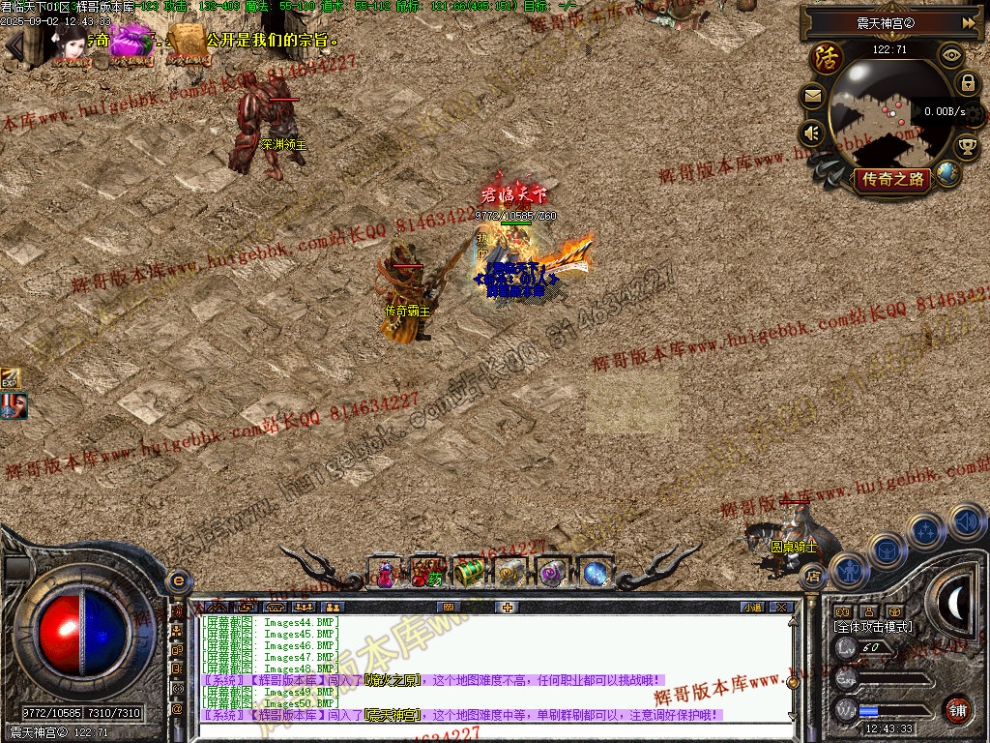This screenshot has width=990, height=743.
Task: Close the chat window with X
Action: 782,606
